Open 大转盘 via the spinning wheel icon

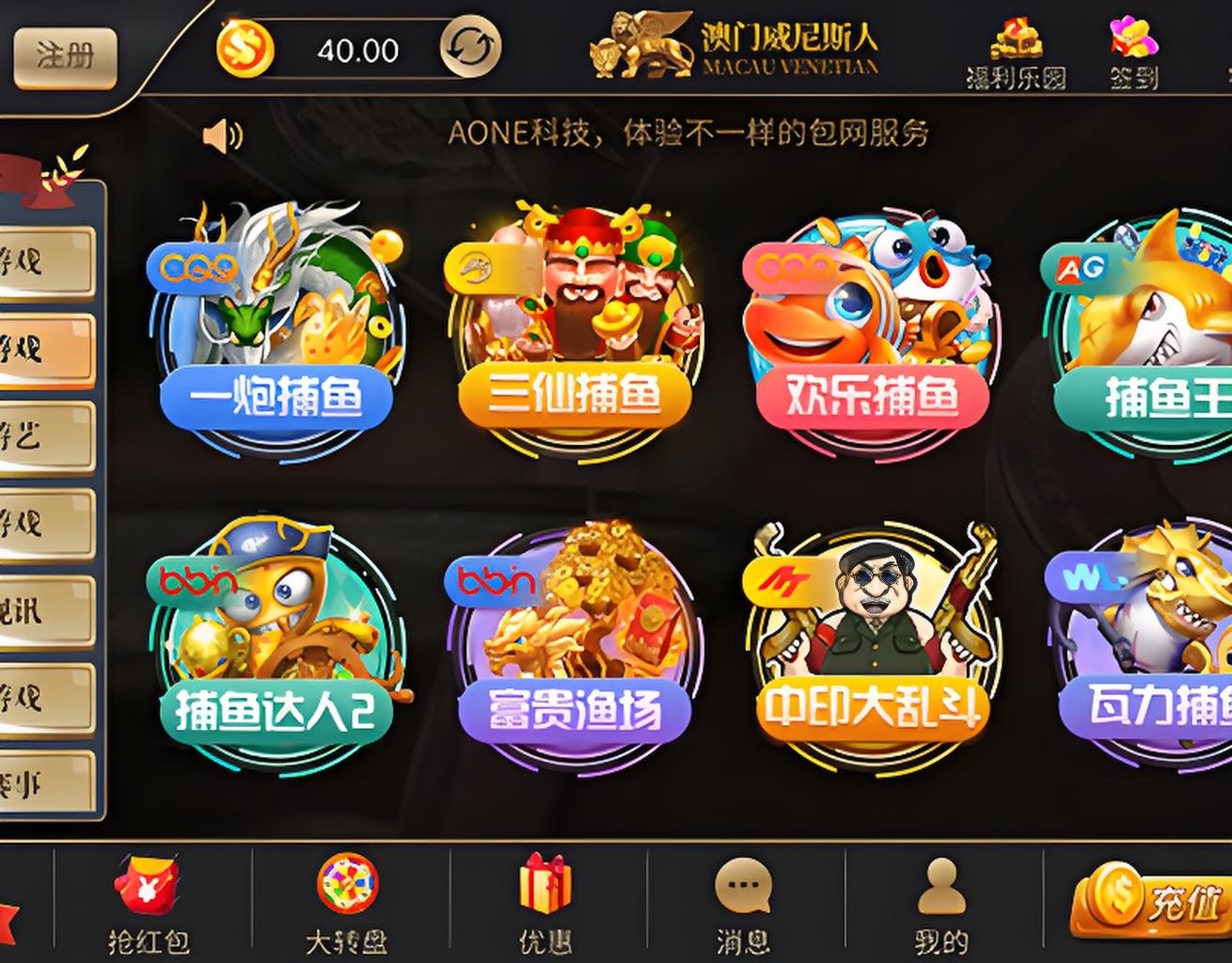pyautogui.click(x=348, y=889)
